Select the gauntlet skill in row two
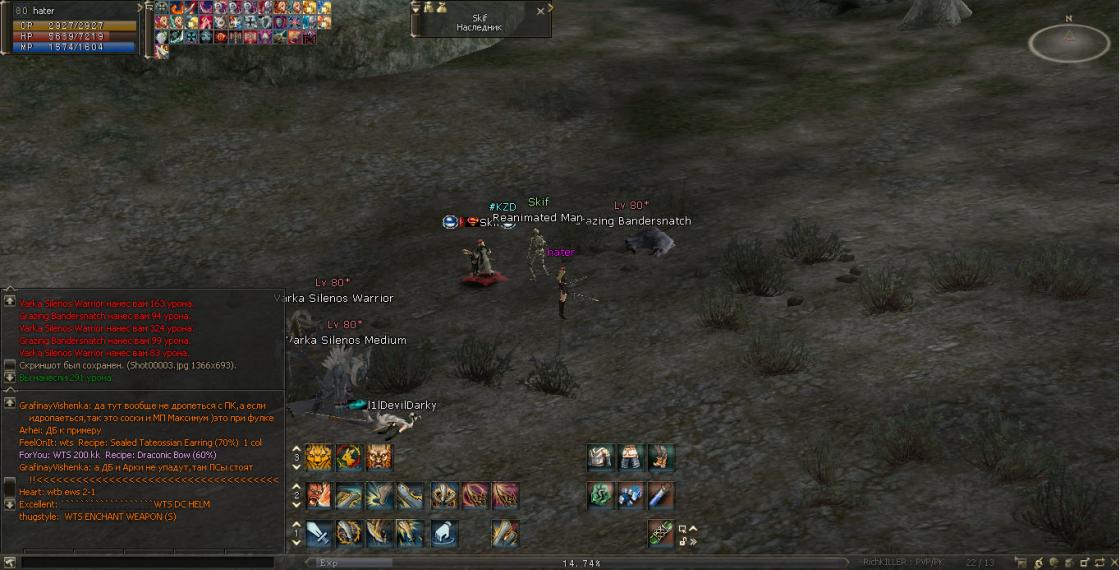Image resolution: width=1120 pixels, height=570 pixels. (444, 495)
